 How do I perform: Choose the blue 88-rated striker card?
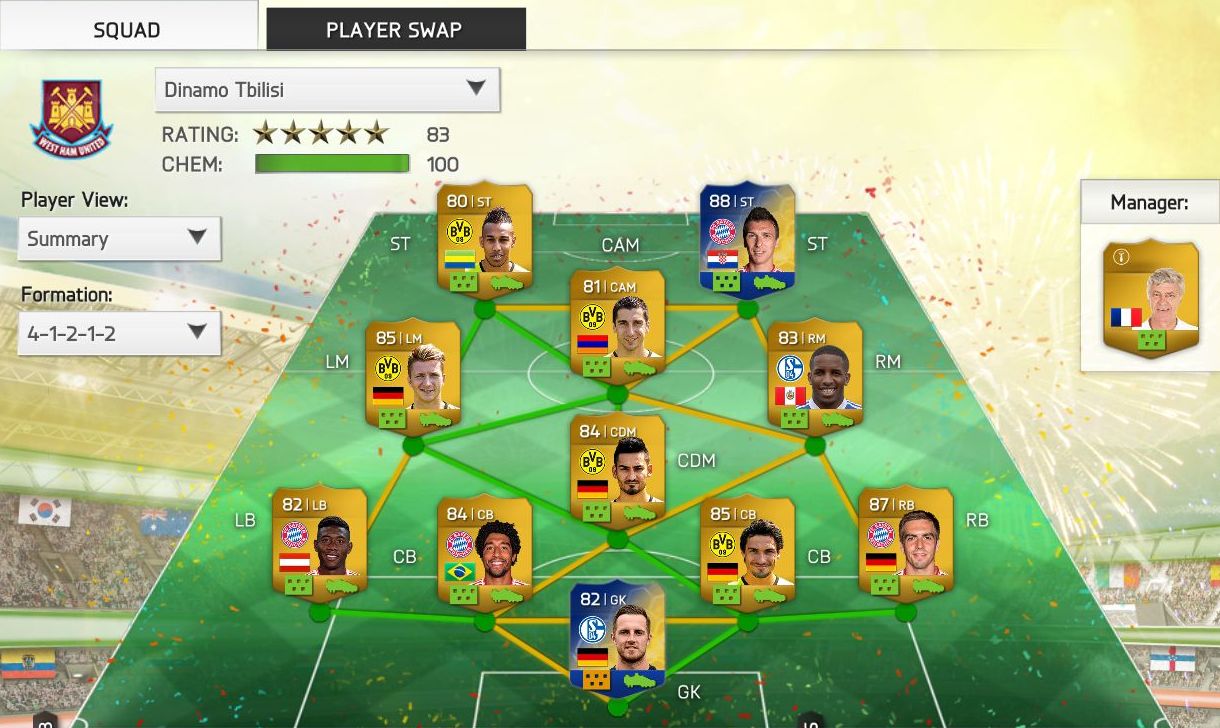(x=747, y=240)
